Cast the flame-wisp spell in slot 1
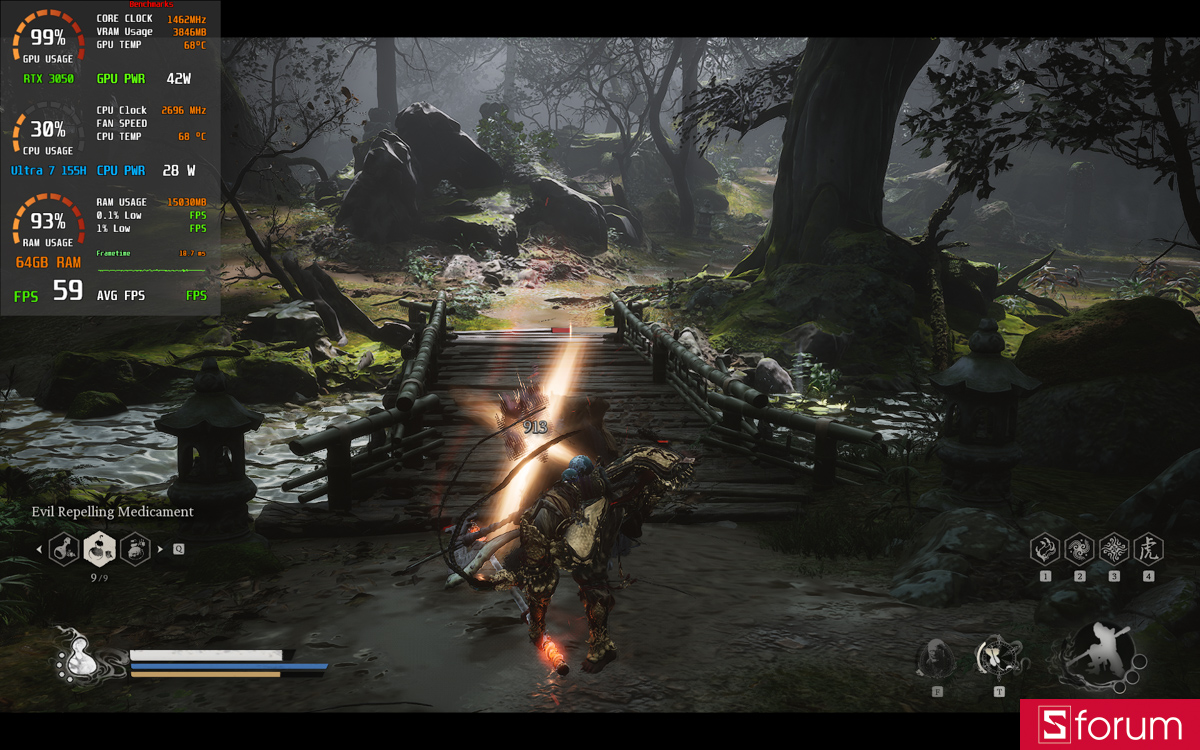The width and height of the screenshot is (1200, 750). point(1045,548)
